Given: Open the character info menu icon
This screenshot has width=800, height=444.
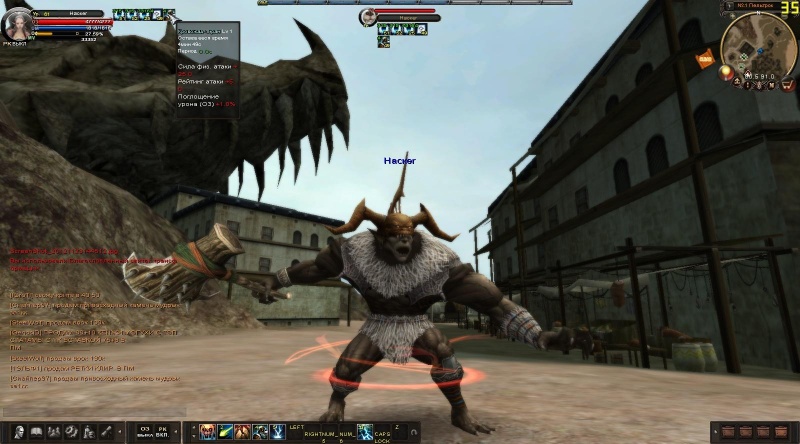Looking at the screenshot, I should pos(17,431).
